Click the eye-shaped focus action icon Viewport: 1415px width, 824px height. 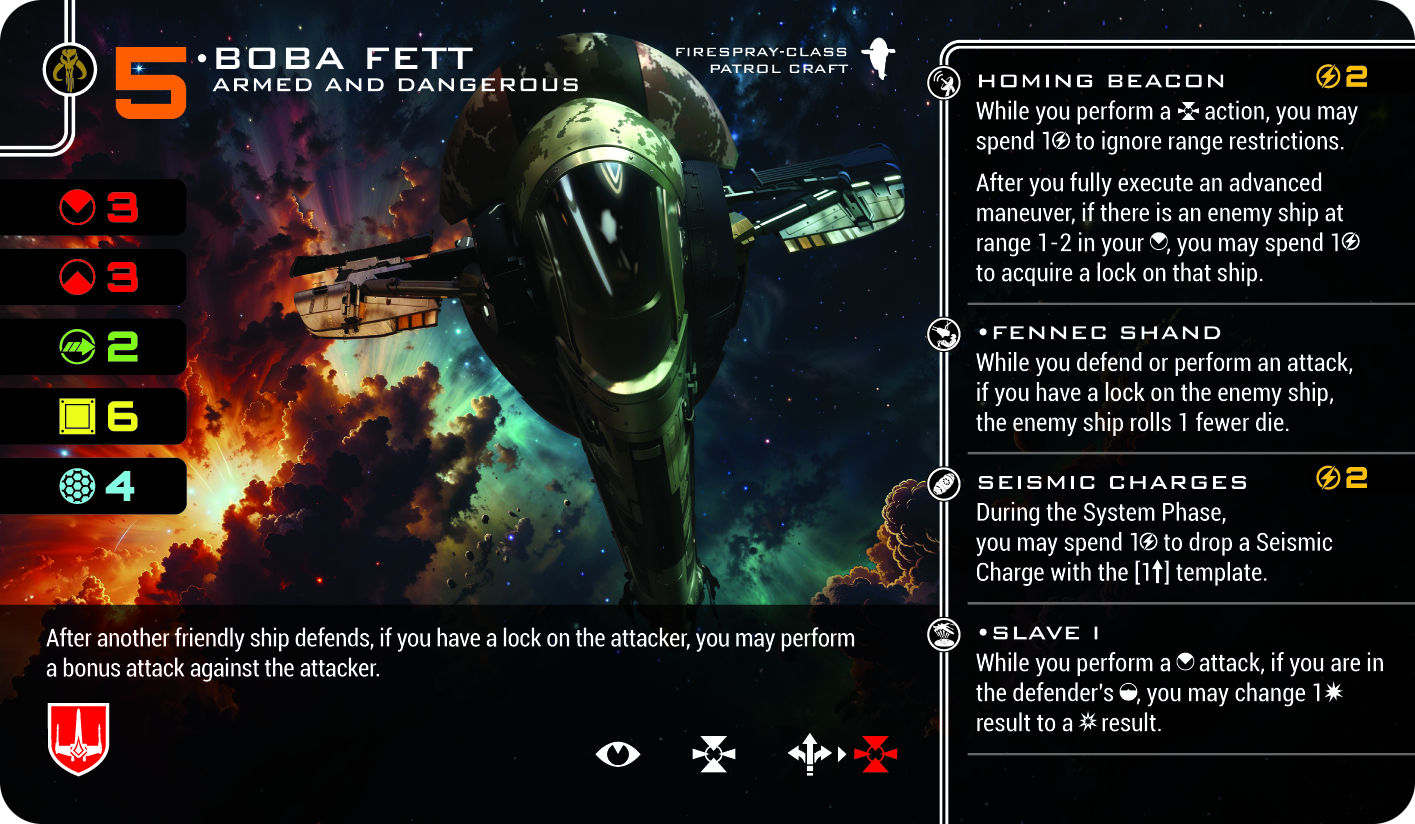[617, 754]
